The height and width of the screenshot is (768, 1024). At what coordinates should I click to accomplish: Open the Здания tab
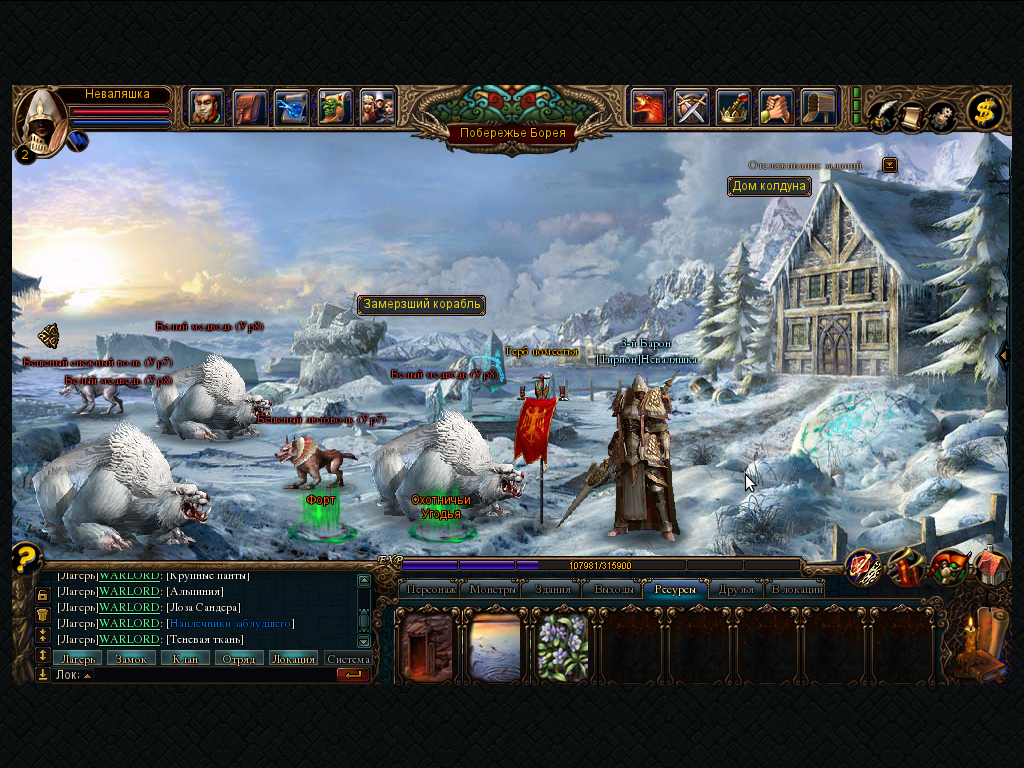(552, 589)
